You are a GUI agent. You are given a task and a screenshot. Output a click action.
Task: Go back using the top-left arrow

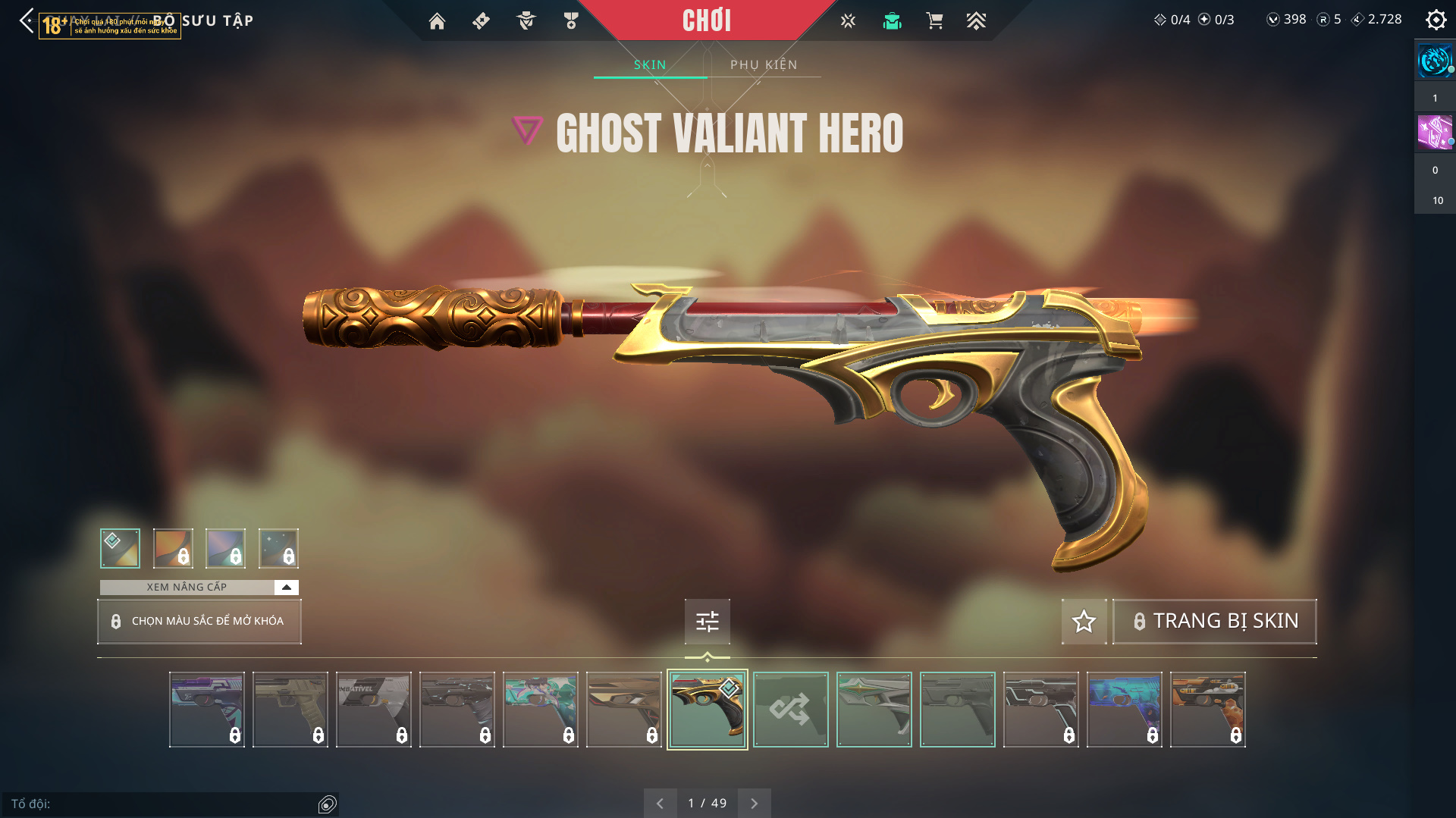click(27, 20)
